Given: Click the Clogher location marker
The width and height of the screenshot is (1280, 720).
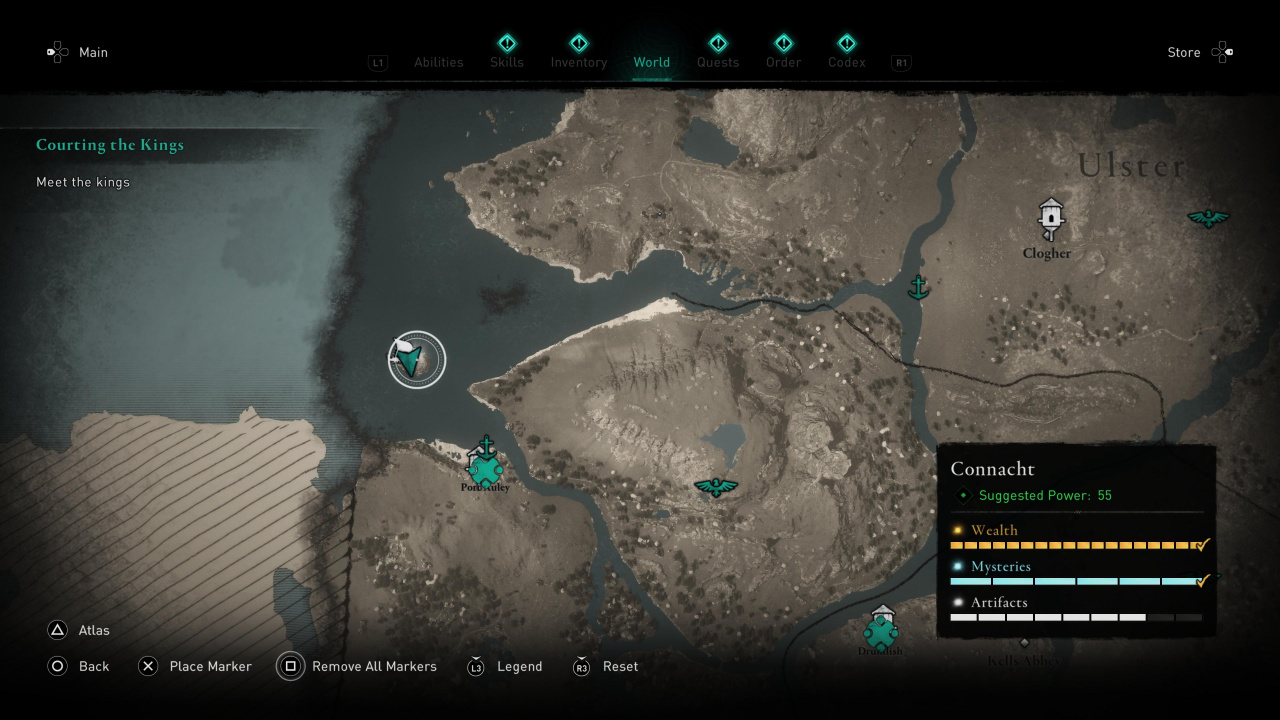Looking at the screenshot, I should (1050, 218).
